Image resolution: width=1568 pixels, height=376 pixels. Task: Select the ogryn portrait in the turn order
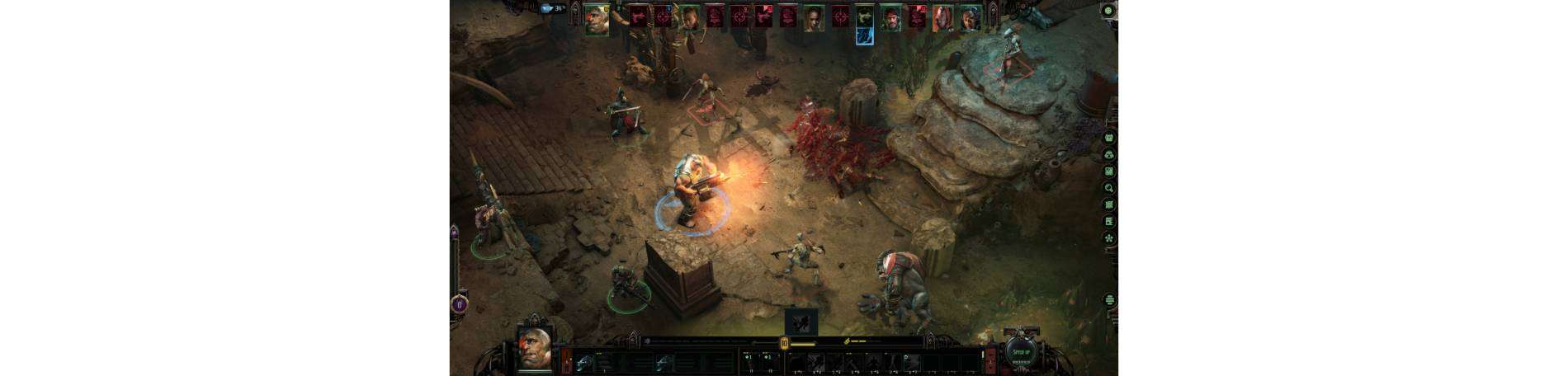point(597,19)
